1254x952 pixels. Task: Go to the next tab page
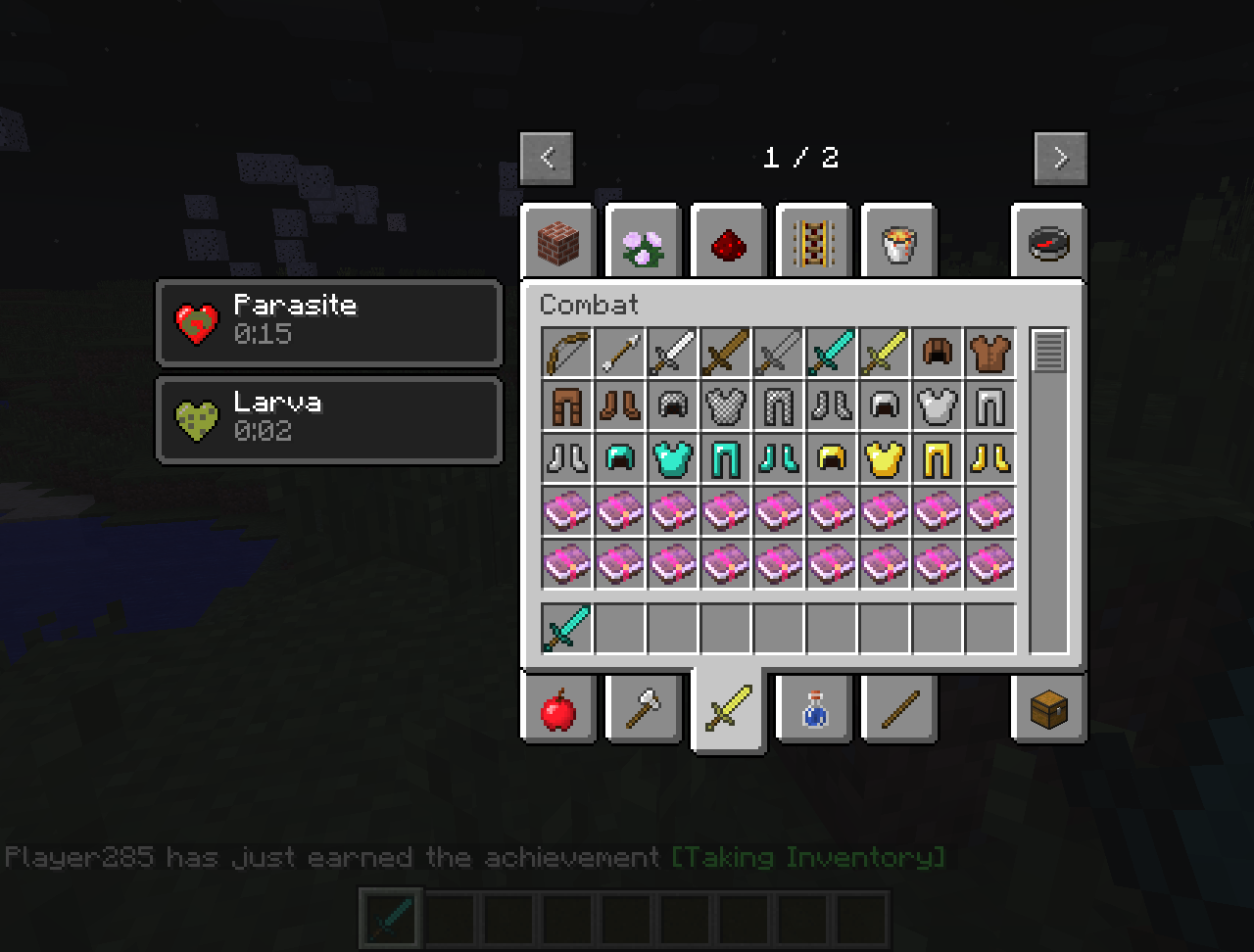click(x=1061, y=158)
